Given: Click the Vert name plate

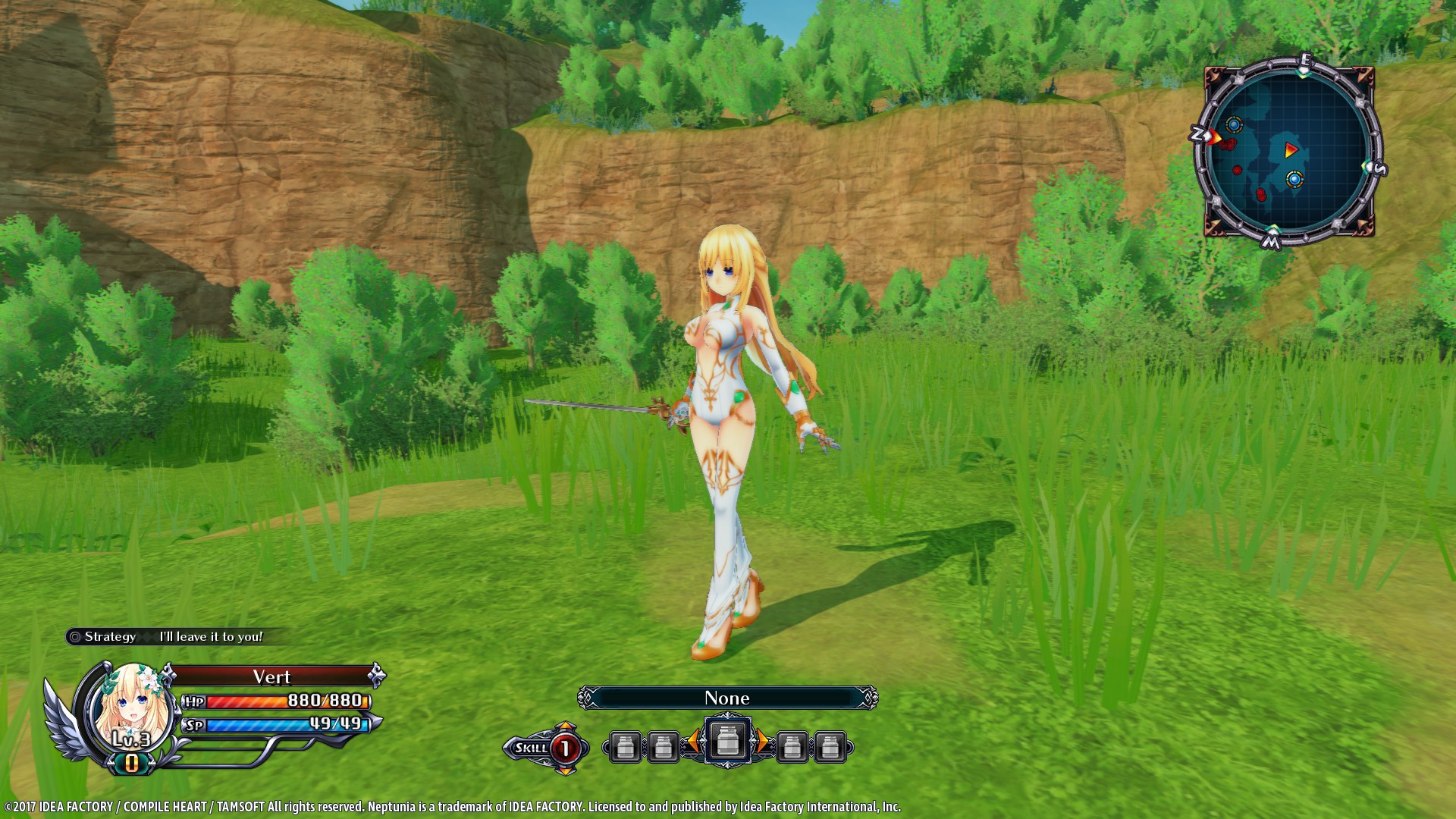Looking at the screenshot, I should [272, 676].
